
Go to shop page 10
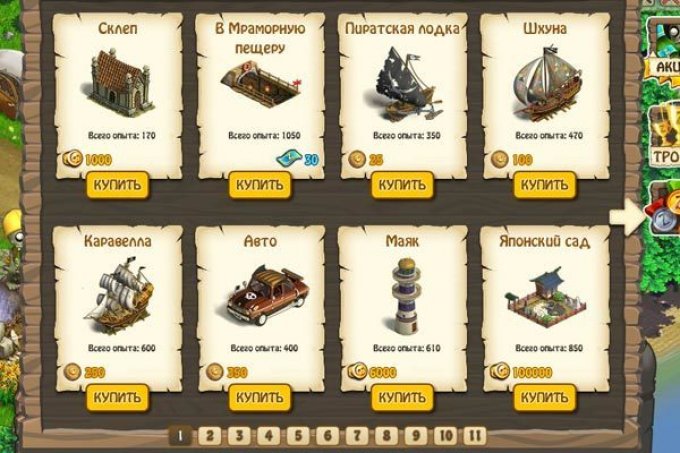point(447,436)
